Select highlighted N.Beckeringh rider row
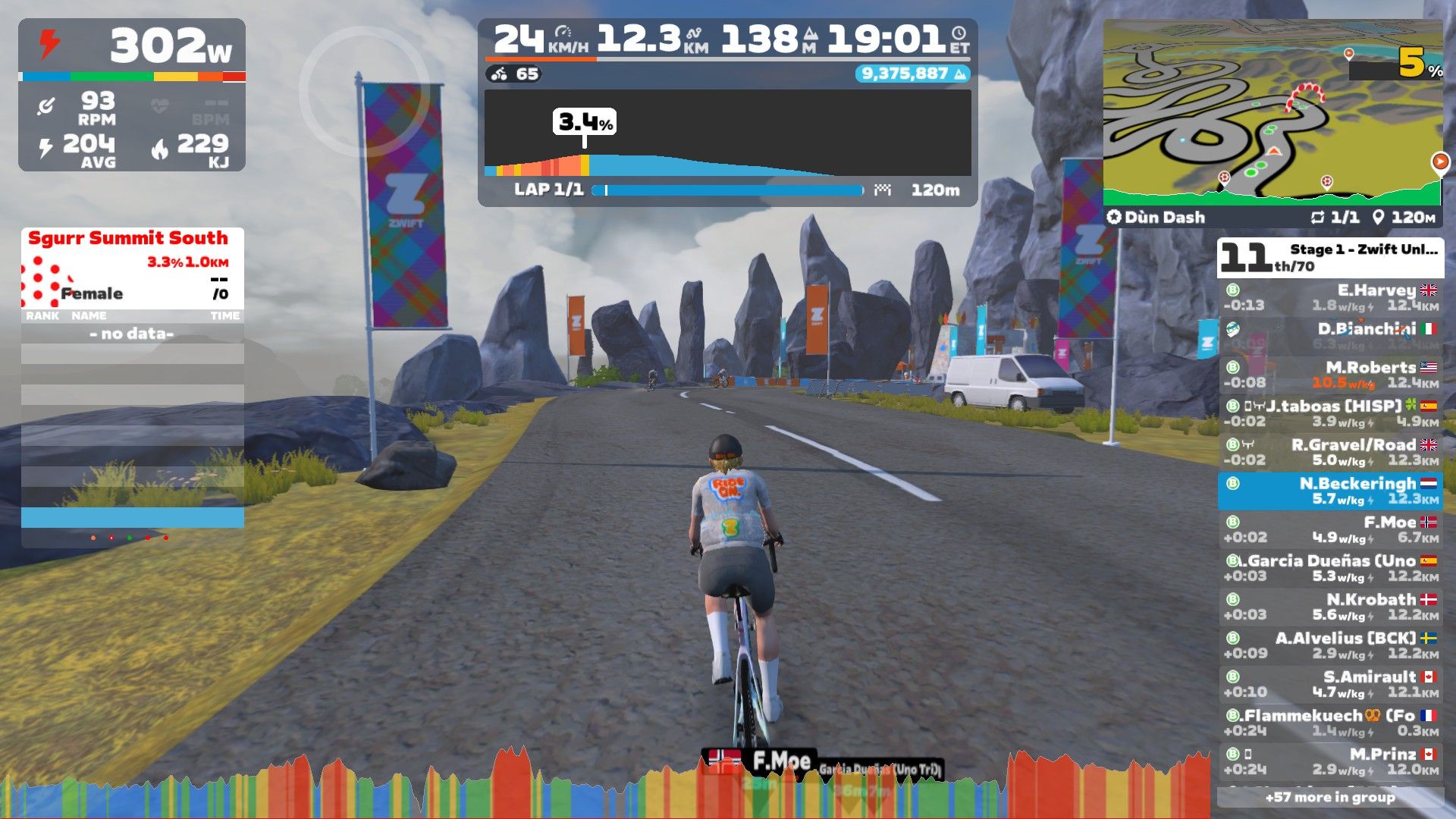 (1331, 491)
